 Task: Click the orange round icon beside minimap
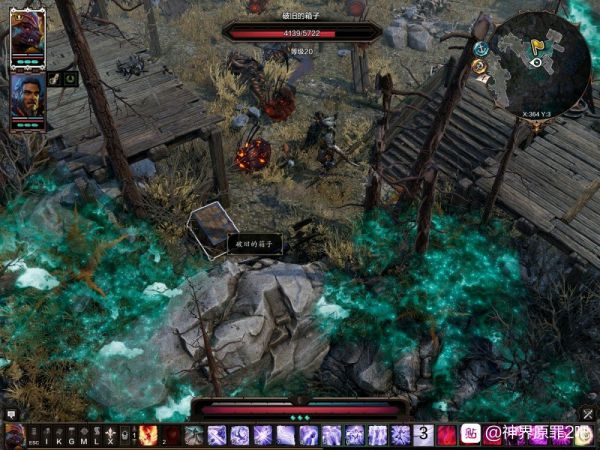(x=479, y=66)
